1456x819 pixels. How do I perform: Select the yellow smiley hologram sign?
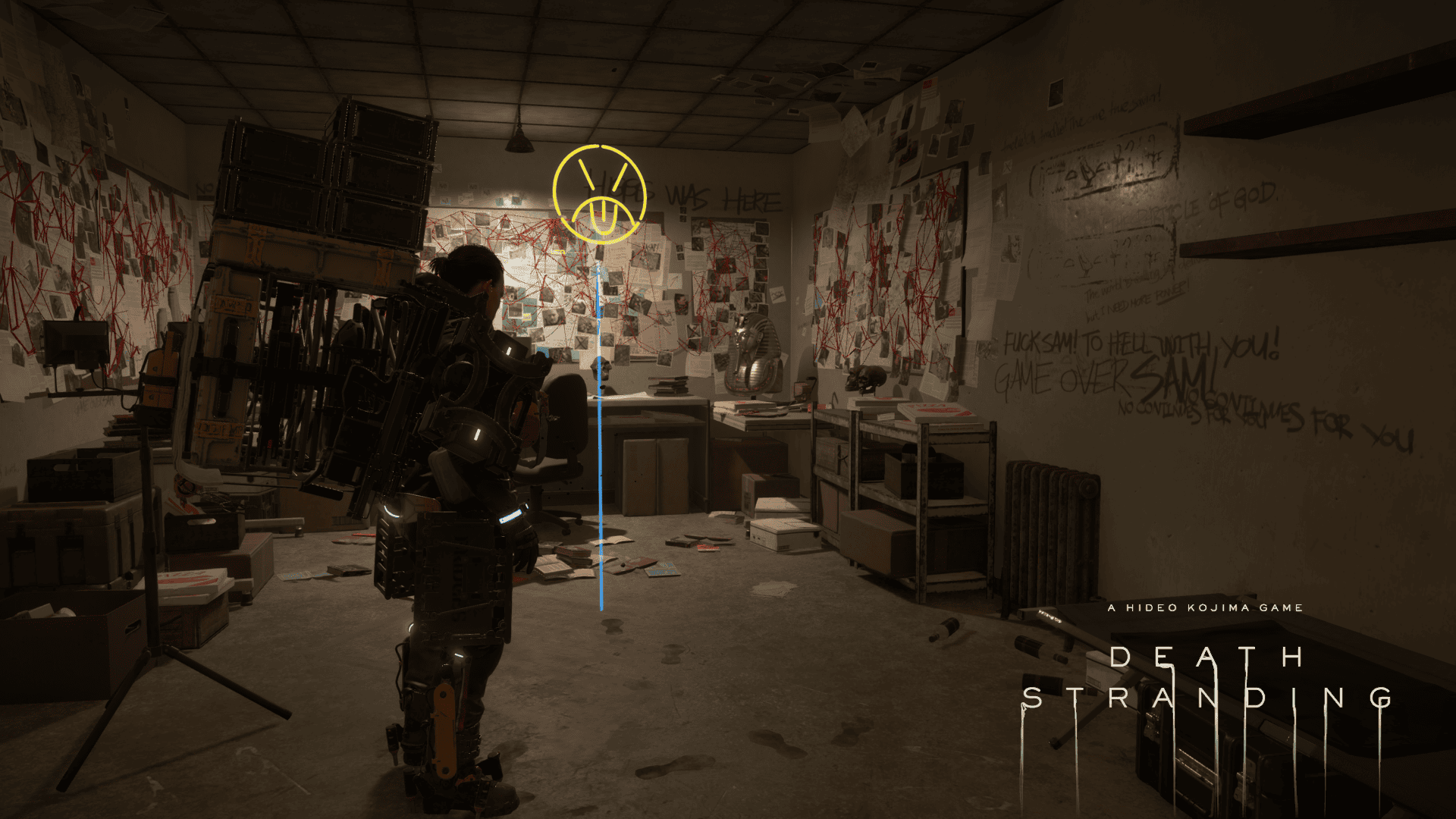pyautogui.click(x=599, y=194)
